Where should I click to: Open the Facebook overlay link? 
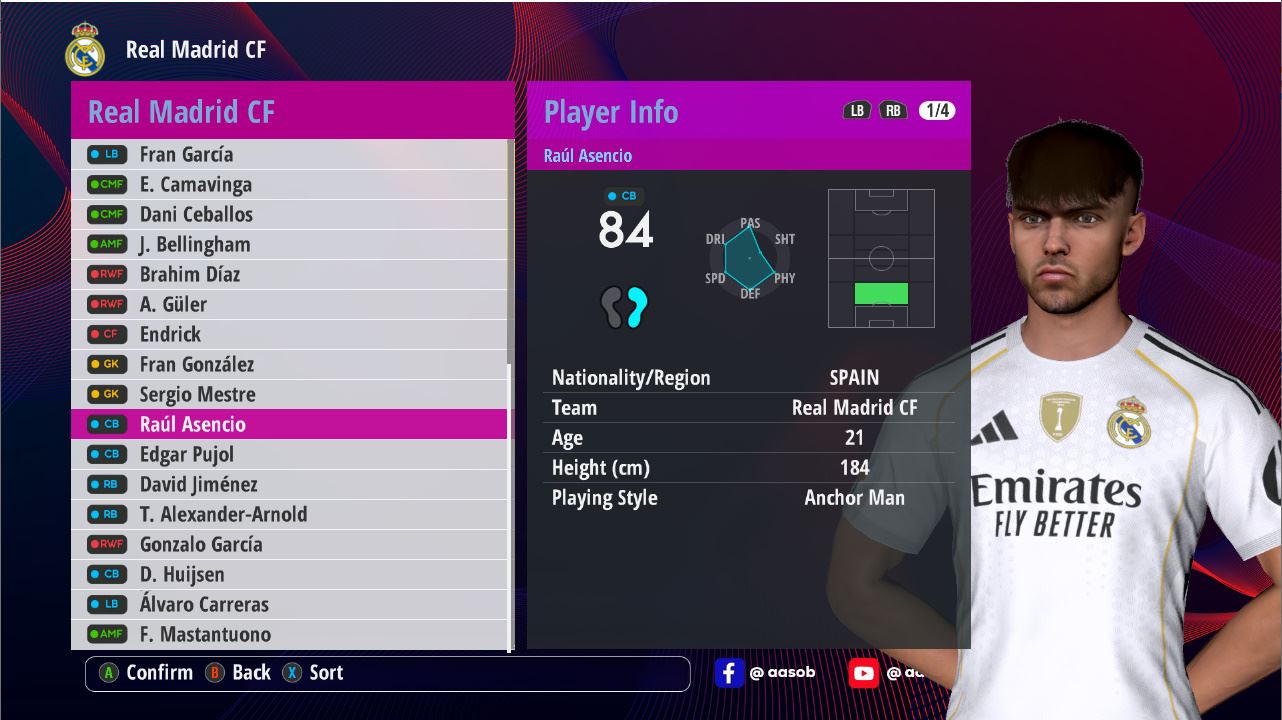pyautogui.click(x=729, y=673)
